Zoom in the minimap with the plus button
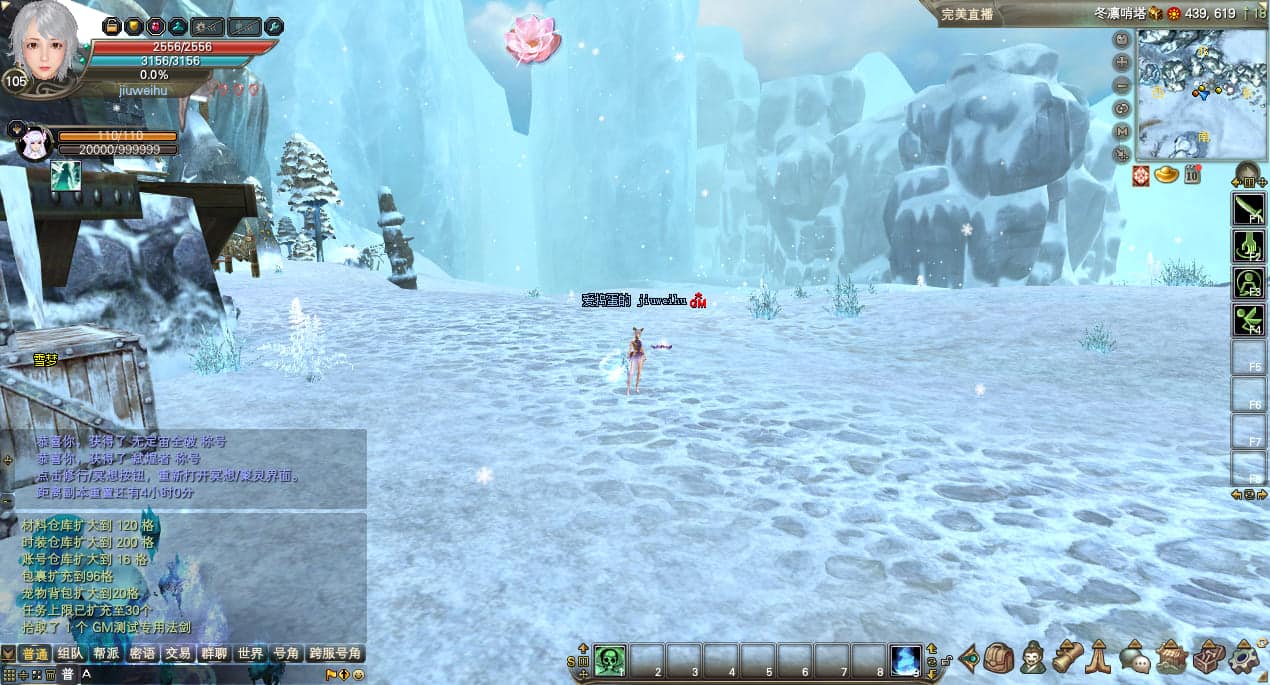 [x=1122, y=63]
